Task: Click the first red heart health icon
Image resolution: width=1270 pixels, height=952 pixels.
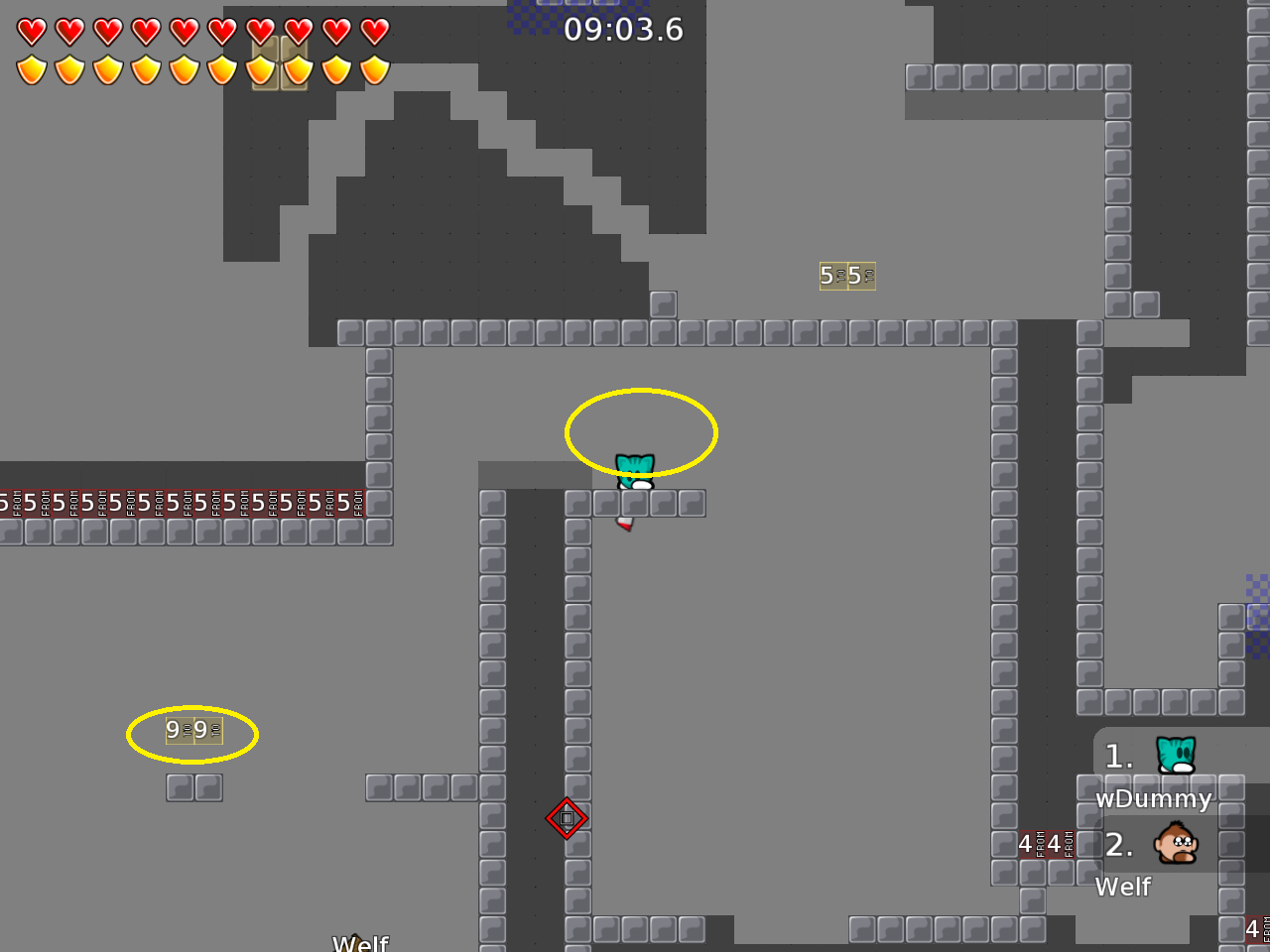Action: [30, 31]
